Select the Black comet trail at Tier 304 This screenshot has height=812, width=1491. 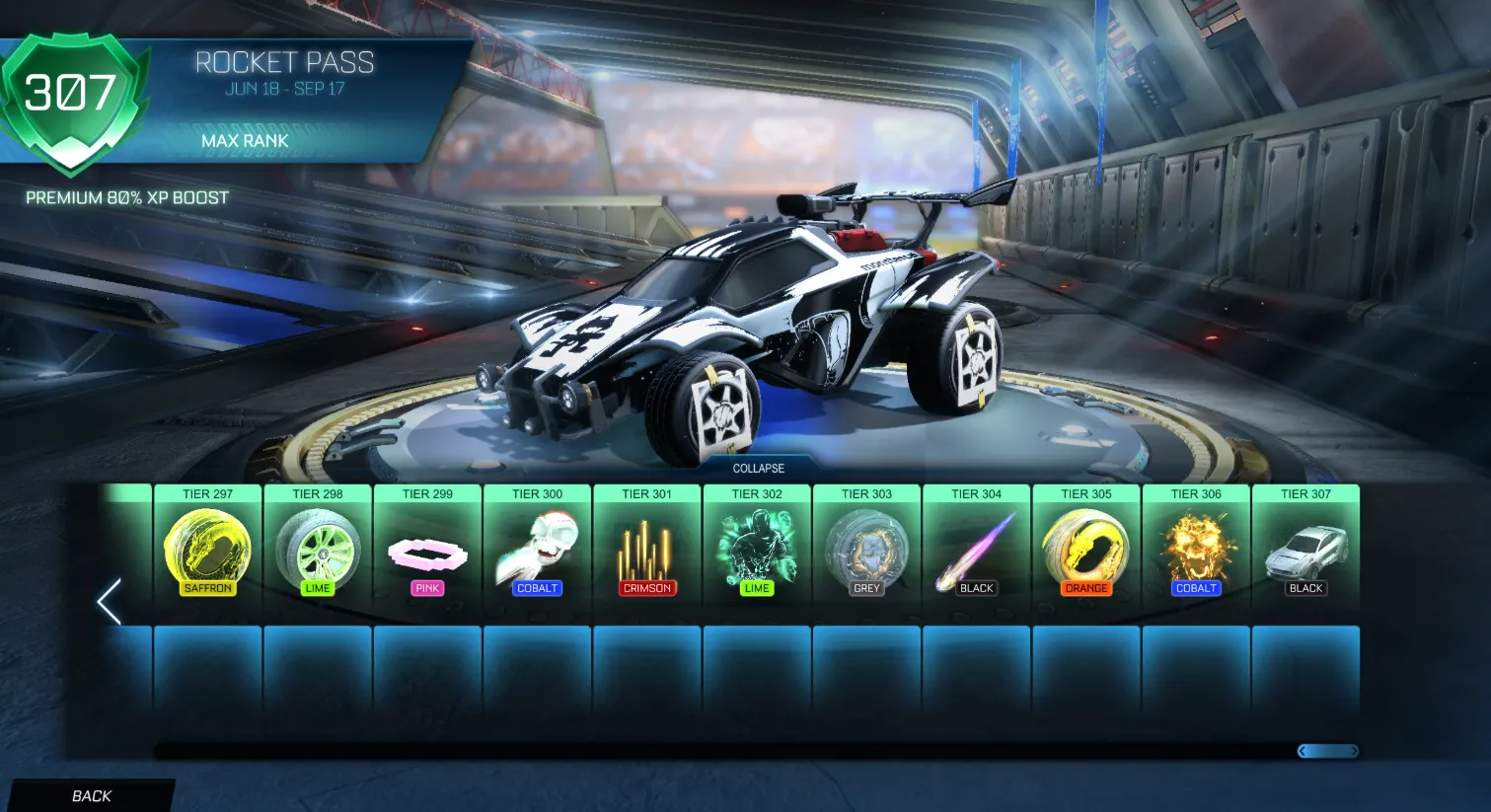pyautogui.click(x=976, y=551)
